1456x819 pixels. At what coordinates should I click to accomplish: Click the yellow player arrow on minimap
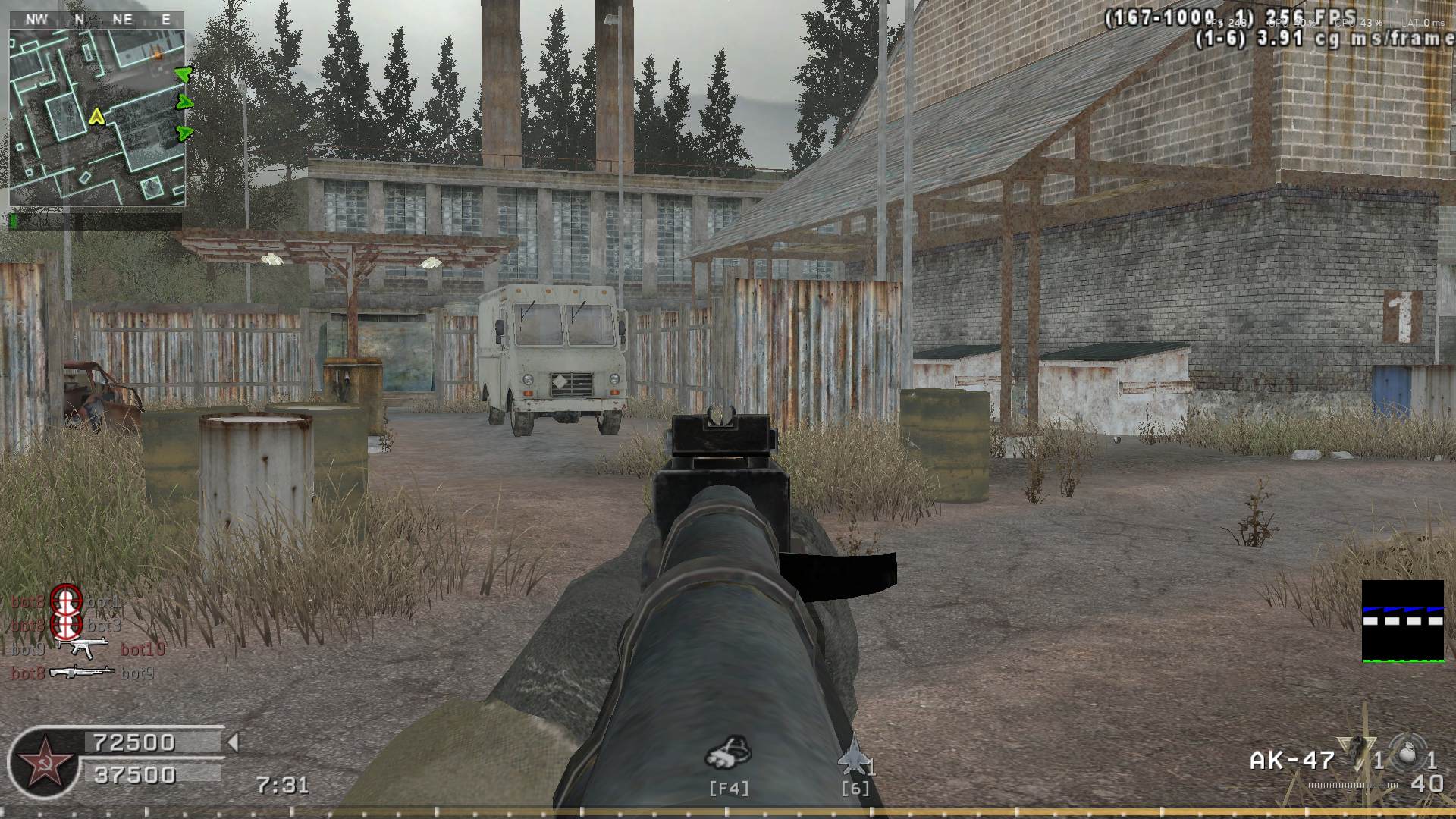pos(96,116)
